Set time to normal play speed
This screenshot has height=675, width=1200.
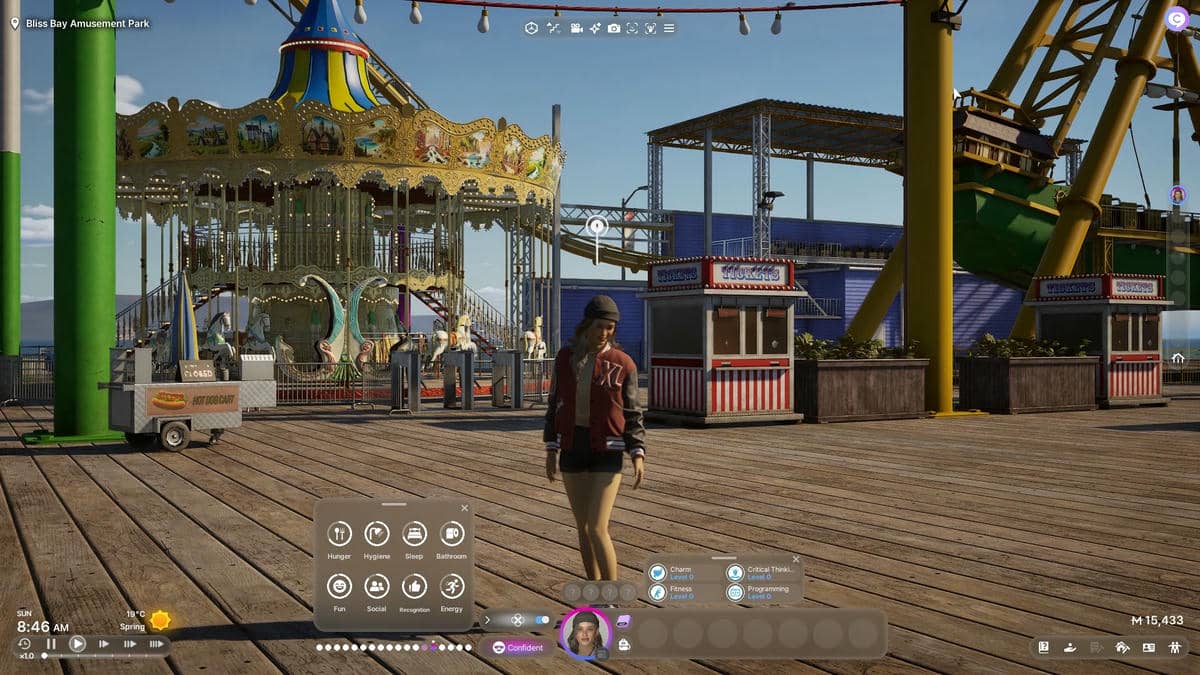(77, 644)
